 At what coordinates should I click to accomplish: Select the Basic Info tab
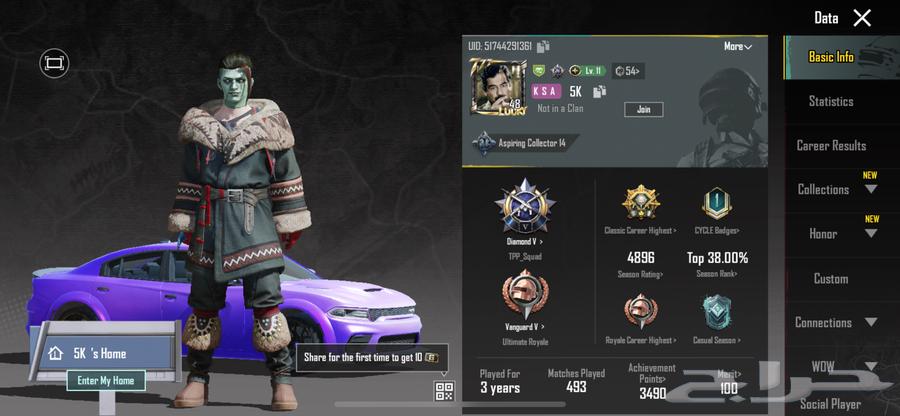tap(831, 57)
